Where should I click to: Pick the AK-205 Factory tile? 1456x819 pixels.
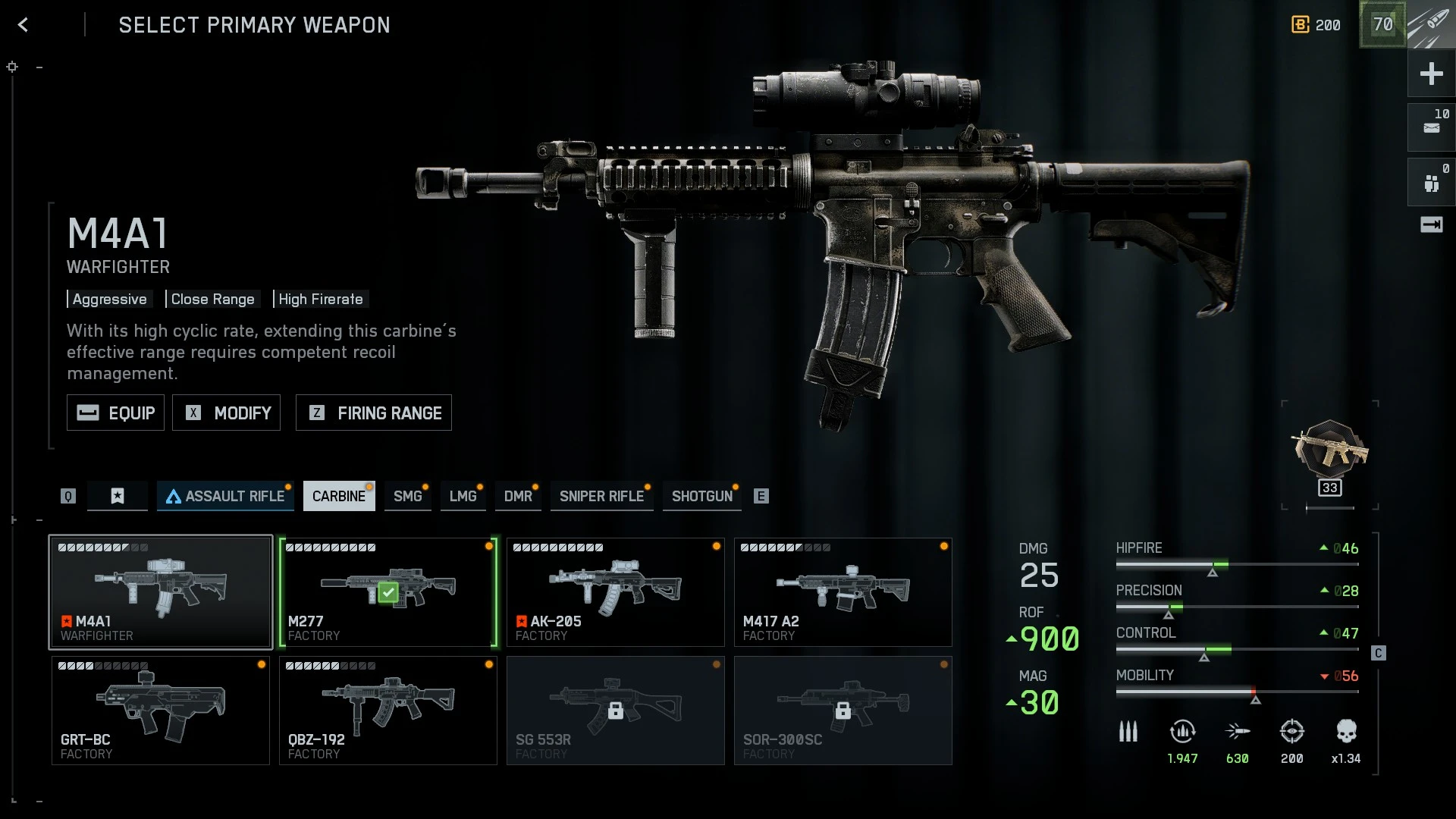tap(616, 592)
